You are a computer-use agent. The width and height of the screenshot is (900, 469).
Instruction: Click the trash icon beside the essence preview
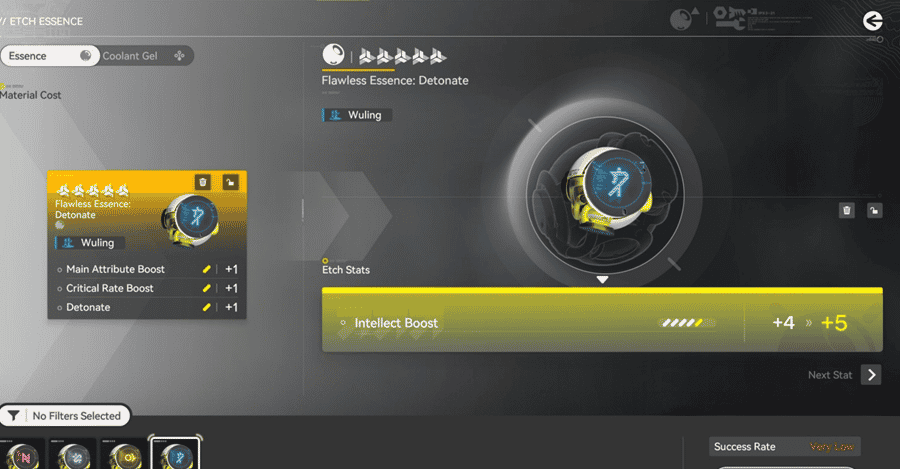[x=847, y=210]
